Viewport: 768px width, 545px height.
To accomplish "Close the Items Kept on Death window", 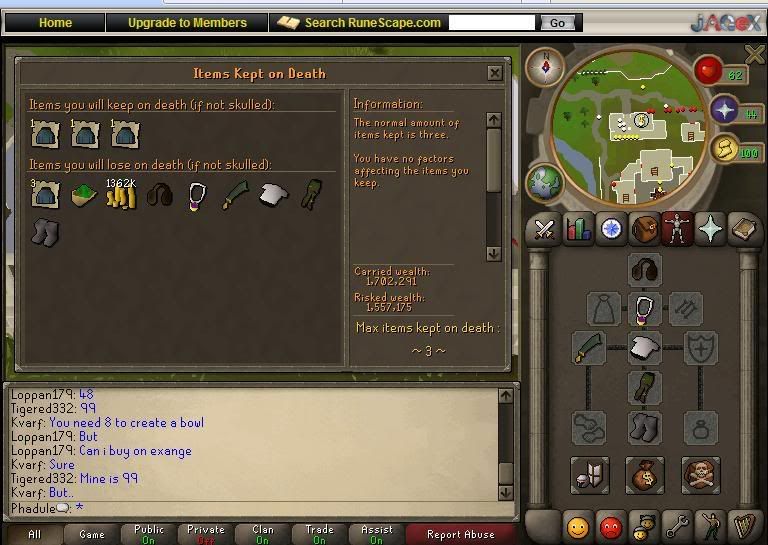I will pyautogui.click(x=495, y=73).
